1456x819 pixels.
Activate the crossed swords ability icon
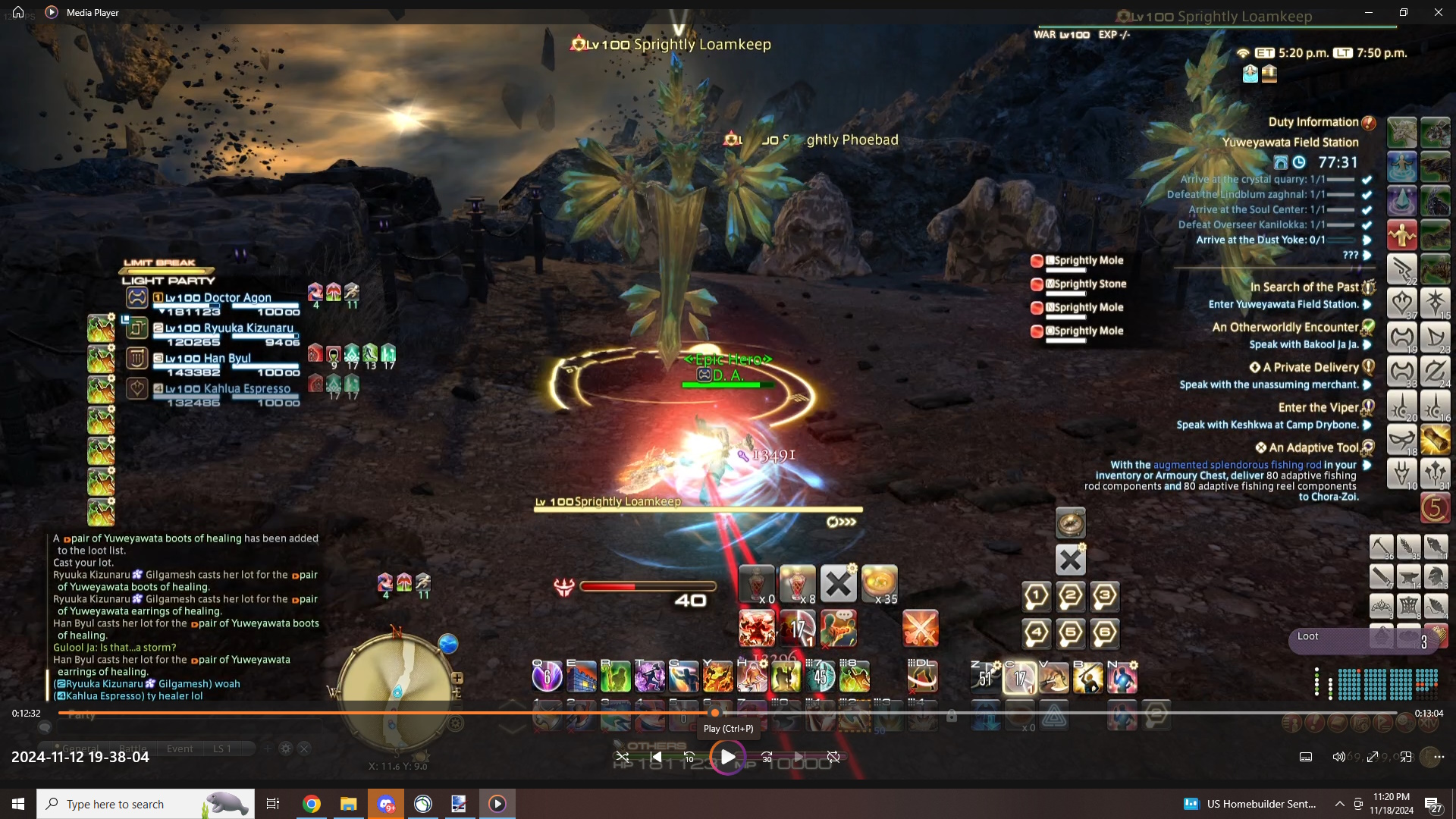(x=920, y=629)
